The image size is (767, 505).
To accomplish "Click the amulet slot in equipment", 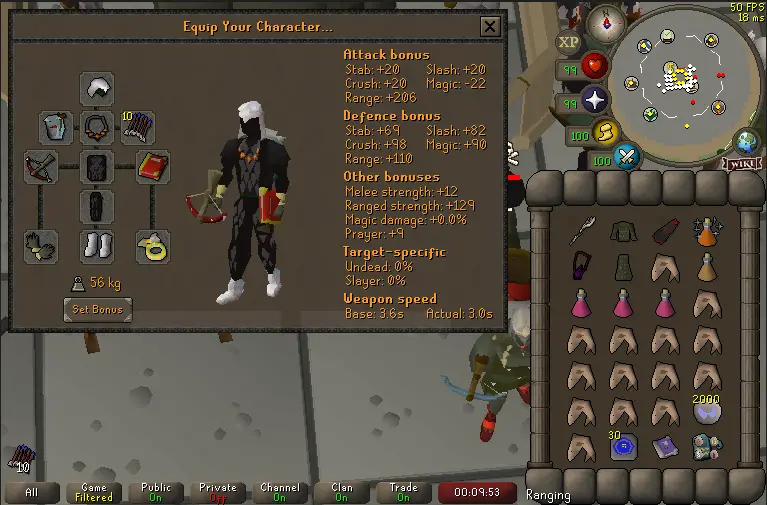I will coord(97,128).
